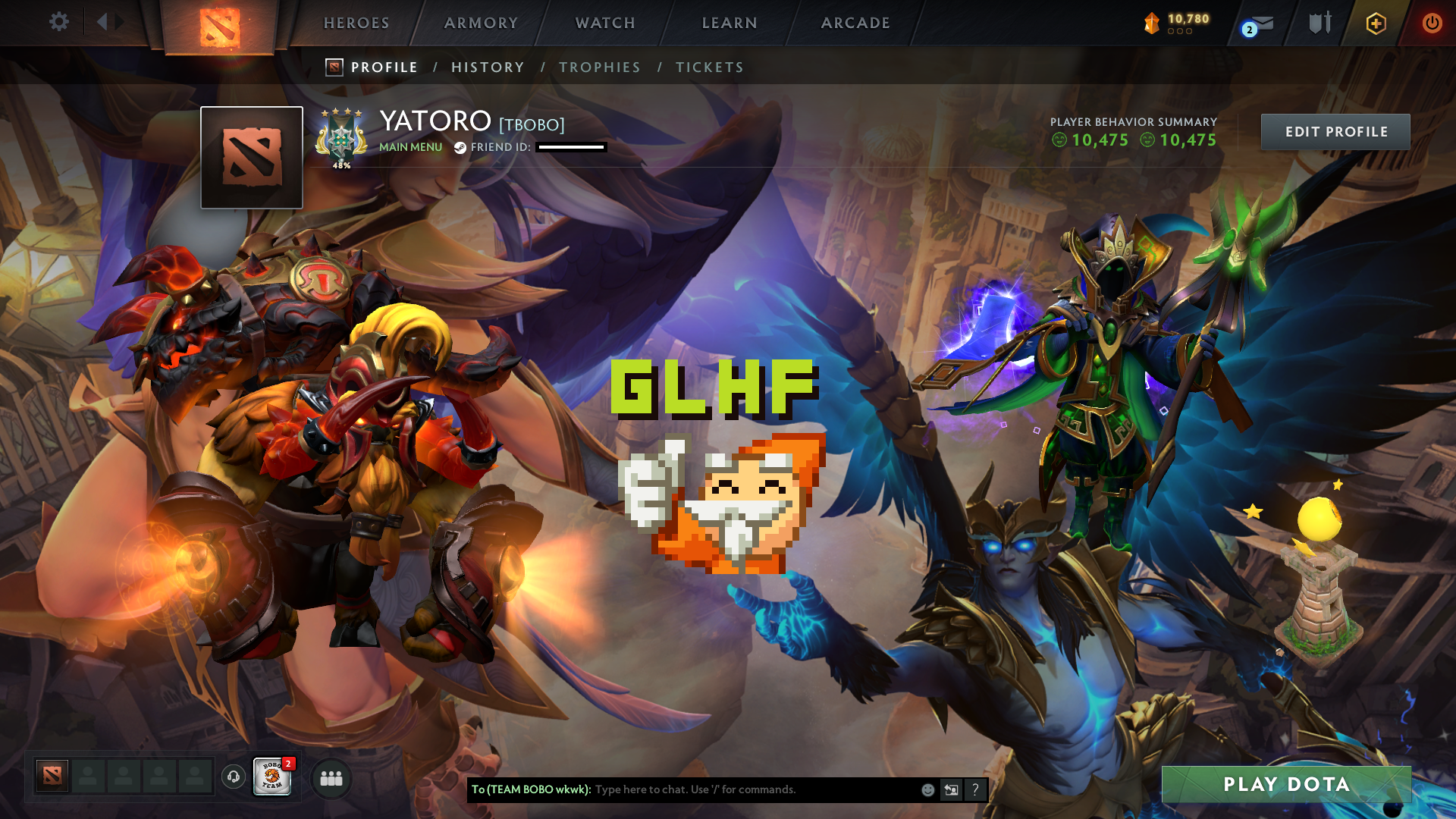Open the WATCH menu
Image resolution: width=1456 pixels, height=819 pixels.
tap(605, 23)
